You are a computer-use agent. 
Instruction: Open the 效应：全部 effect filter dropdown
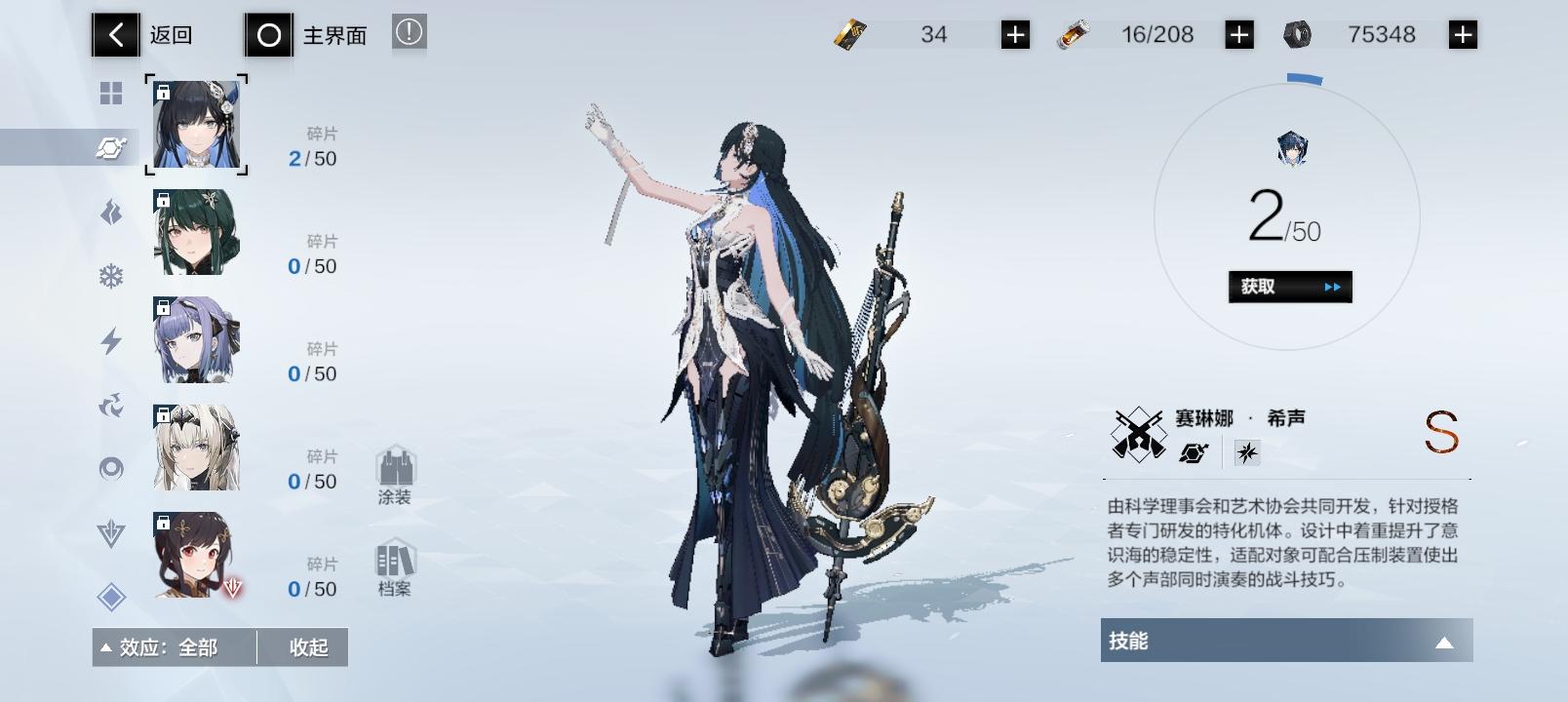pyautogui.click(x=174, y=646)
